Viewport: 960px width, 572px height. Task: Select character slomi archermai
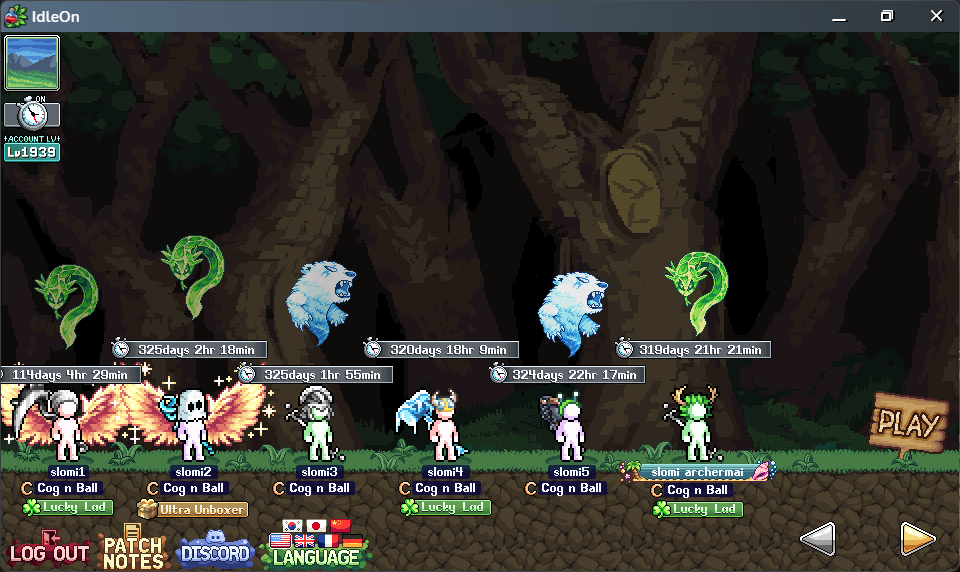click(695, 427)
